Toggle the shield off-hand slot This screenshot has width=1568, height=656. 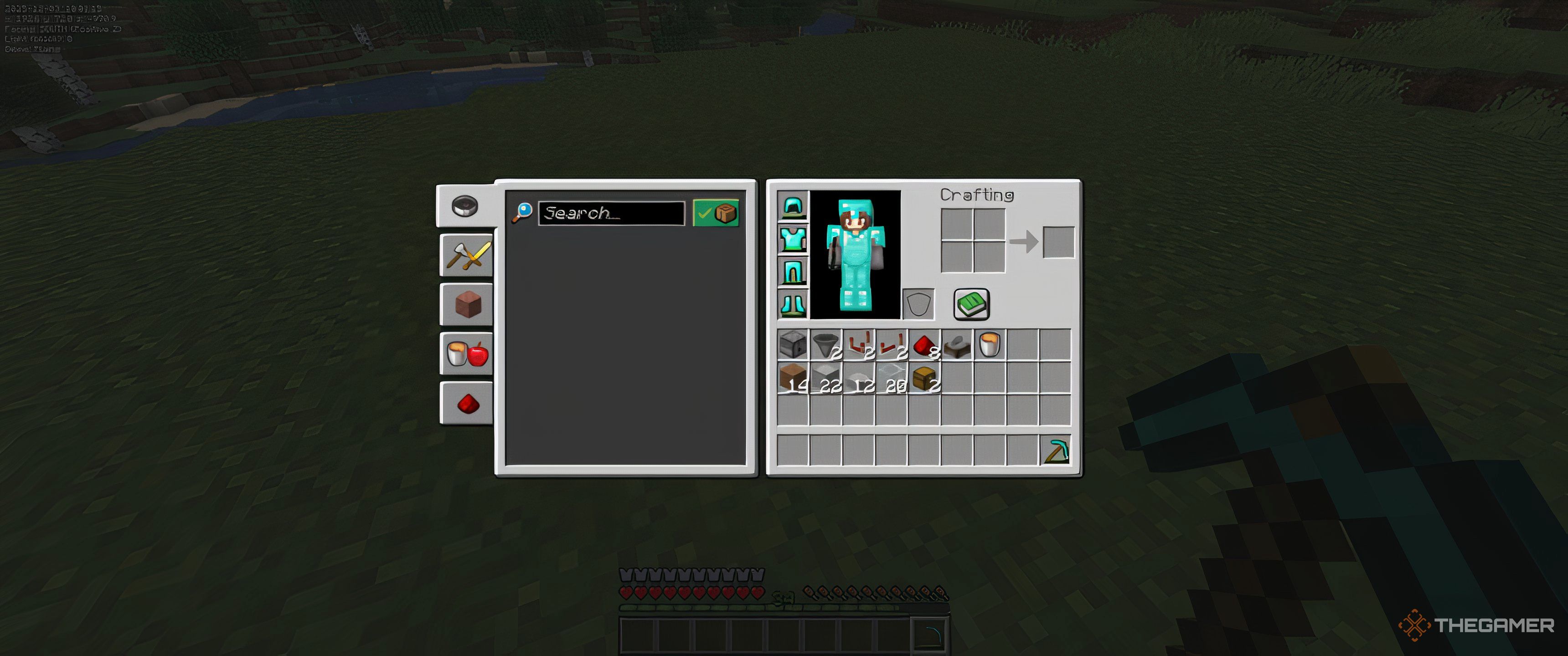(919, 303)
